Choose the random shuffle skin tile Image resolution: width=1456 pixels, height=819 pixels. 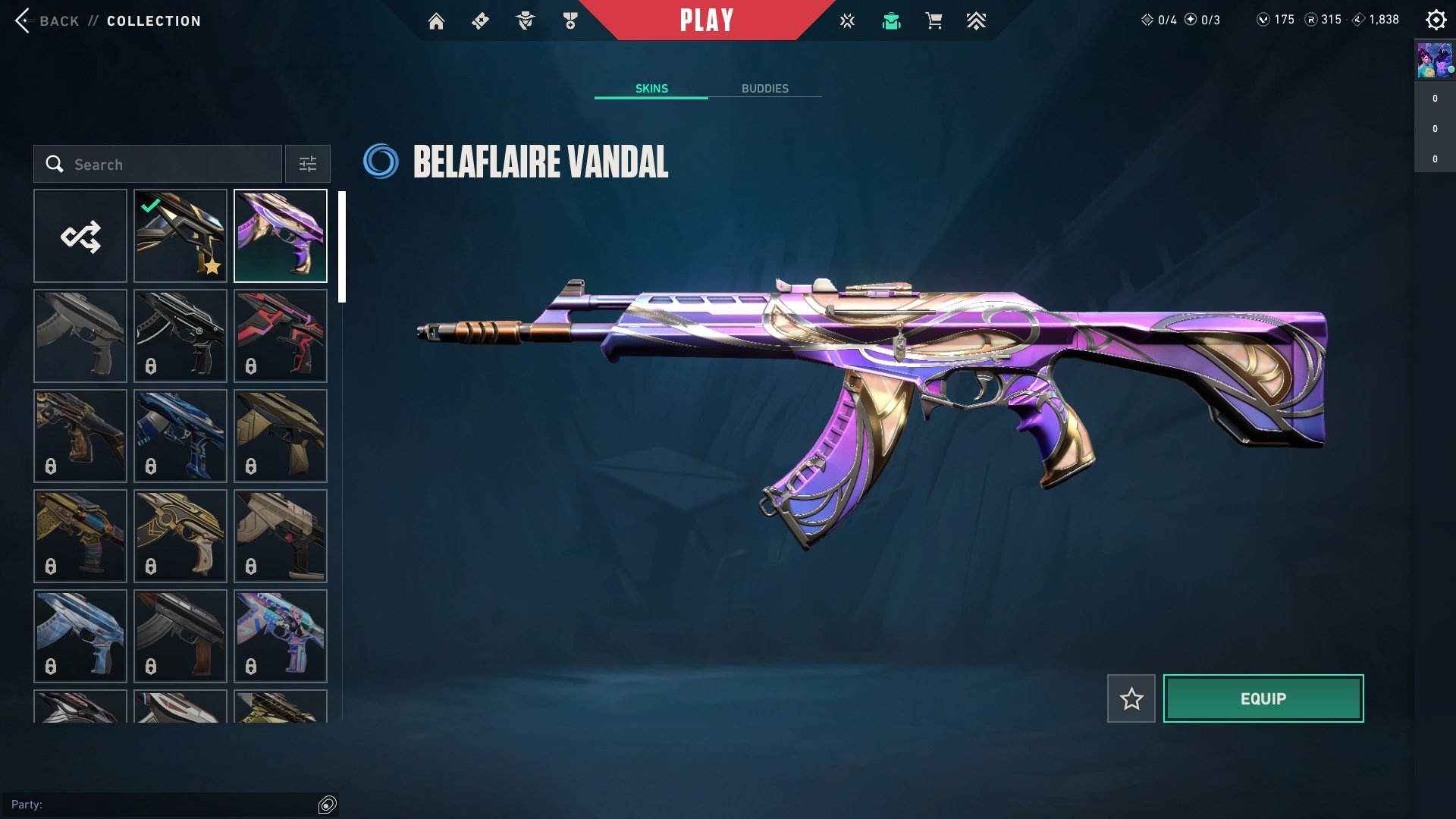(x=80, y=237)
